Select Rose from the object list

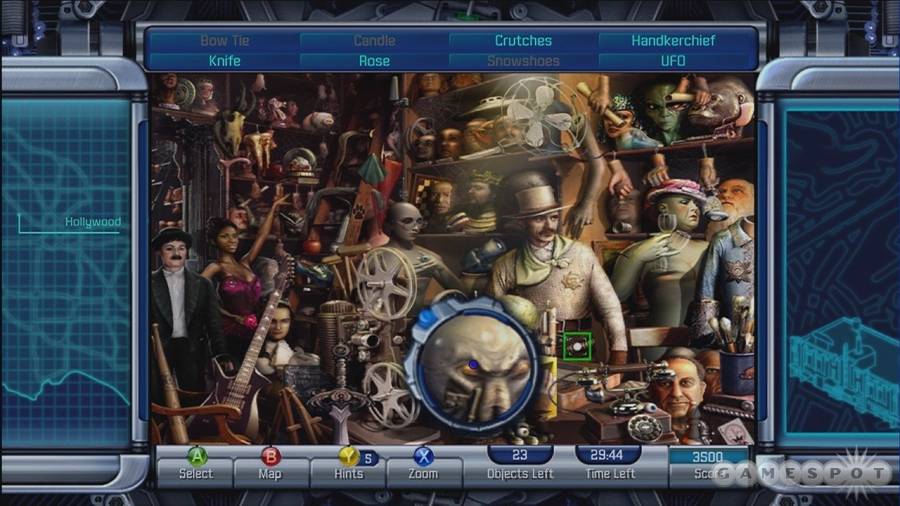374,61
